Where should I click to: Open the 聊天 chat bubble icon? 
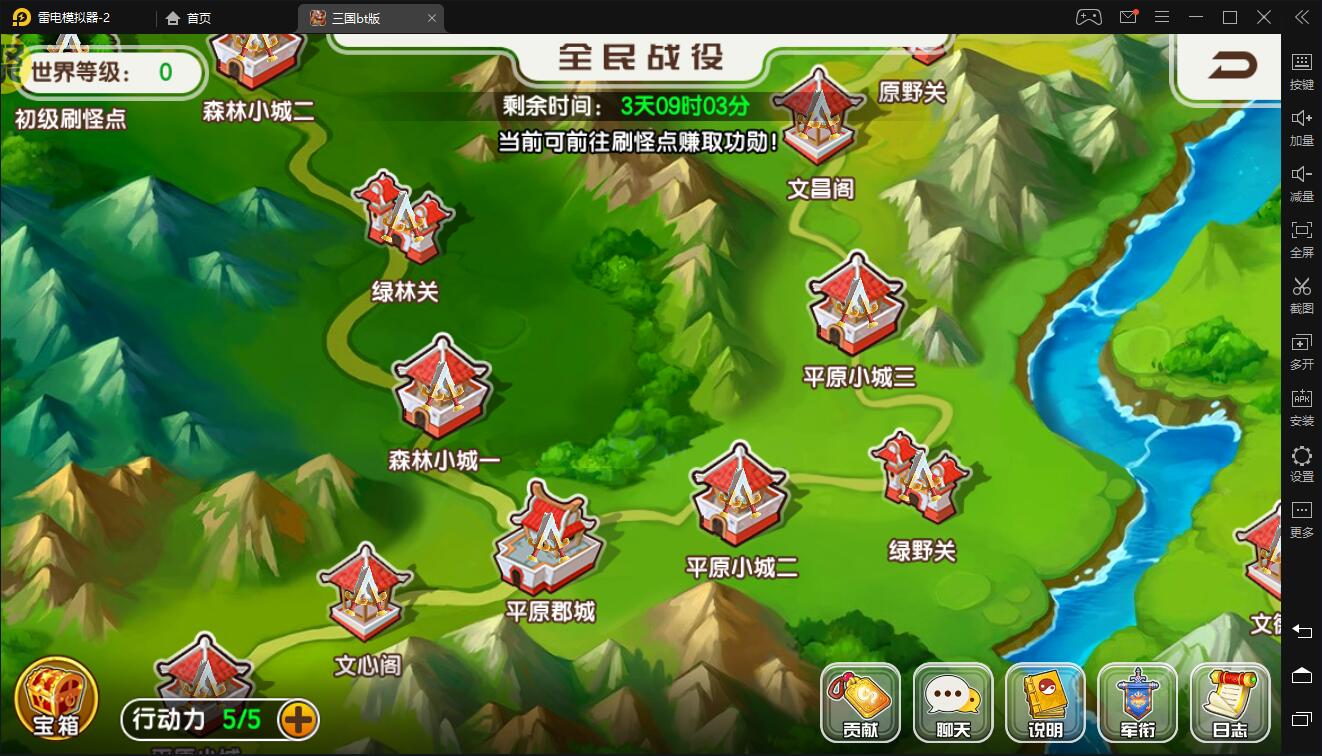coord(951,702)
